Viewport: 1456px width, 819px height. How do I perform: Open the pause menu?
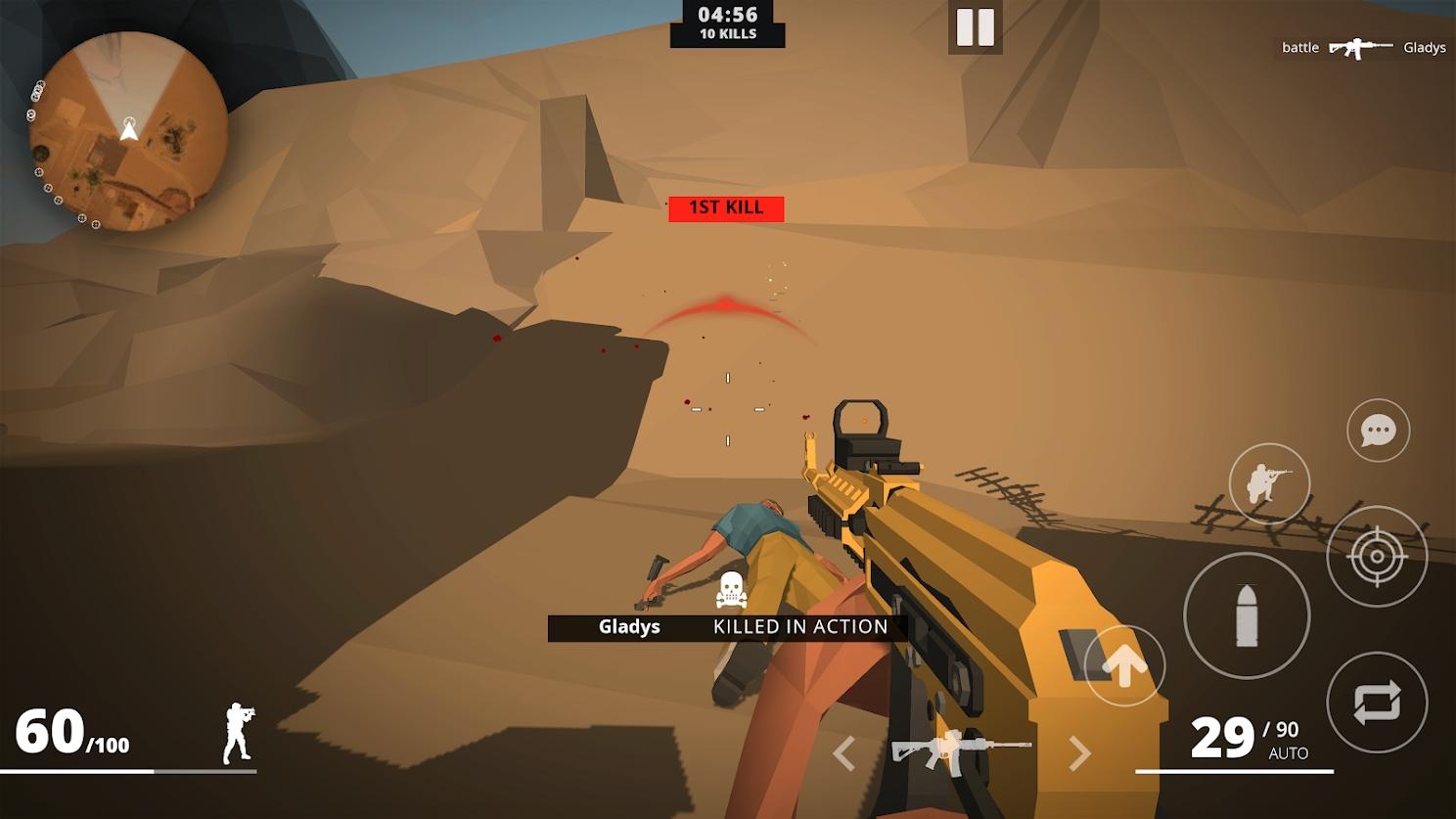point(975,27)
